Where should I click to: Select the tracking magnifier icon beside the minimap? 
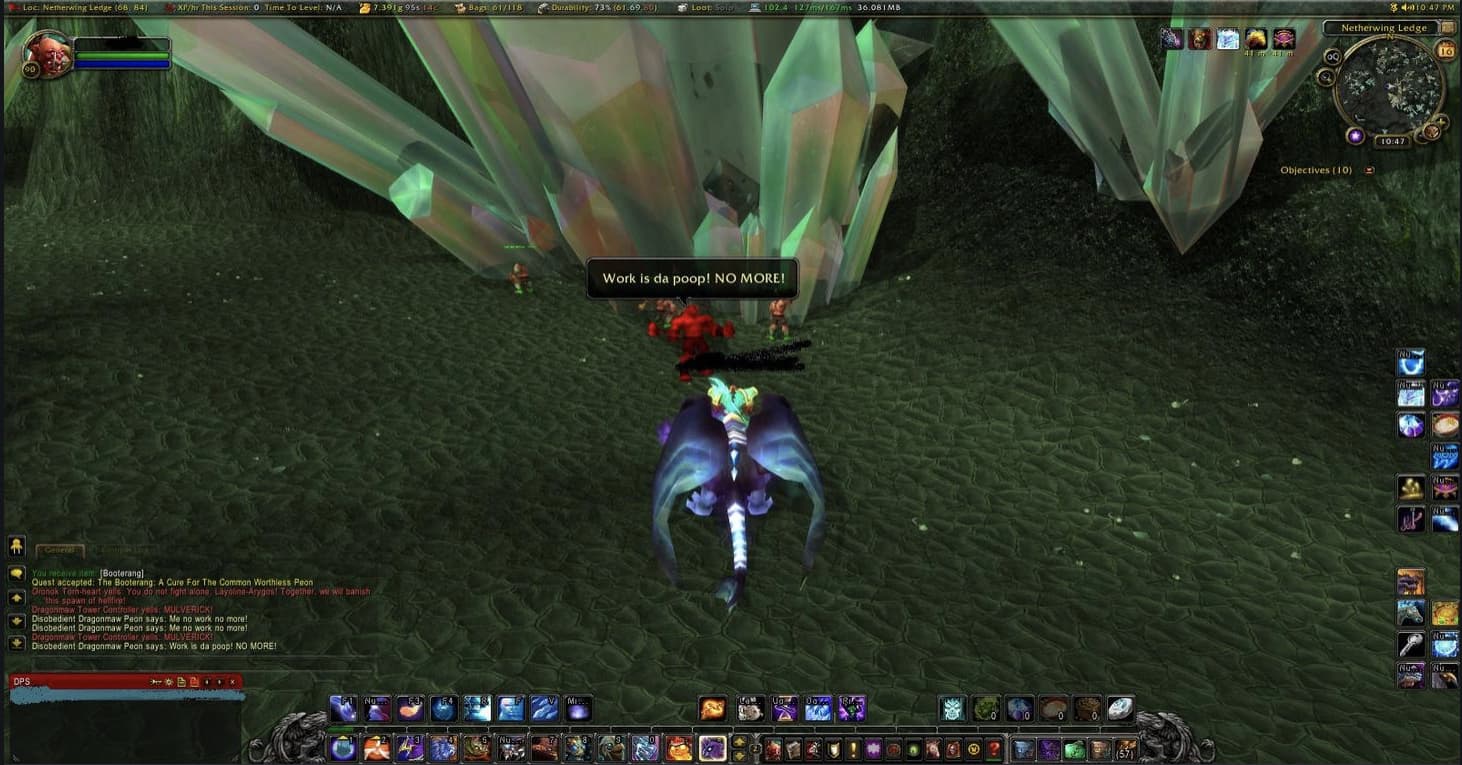point(1324,76)
